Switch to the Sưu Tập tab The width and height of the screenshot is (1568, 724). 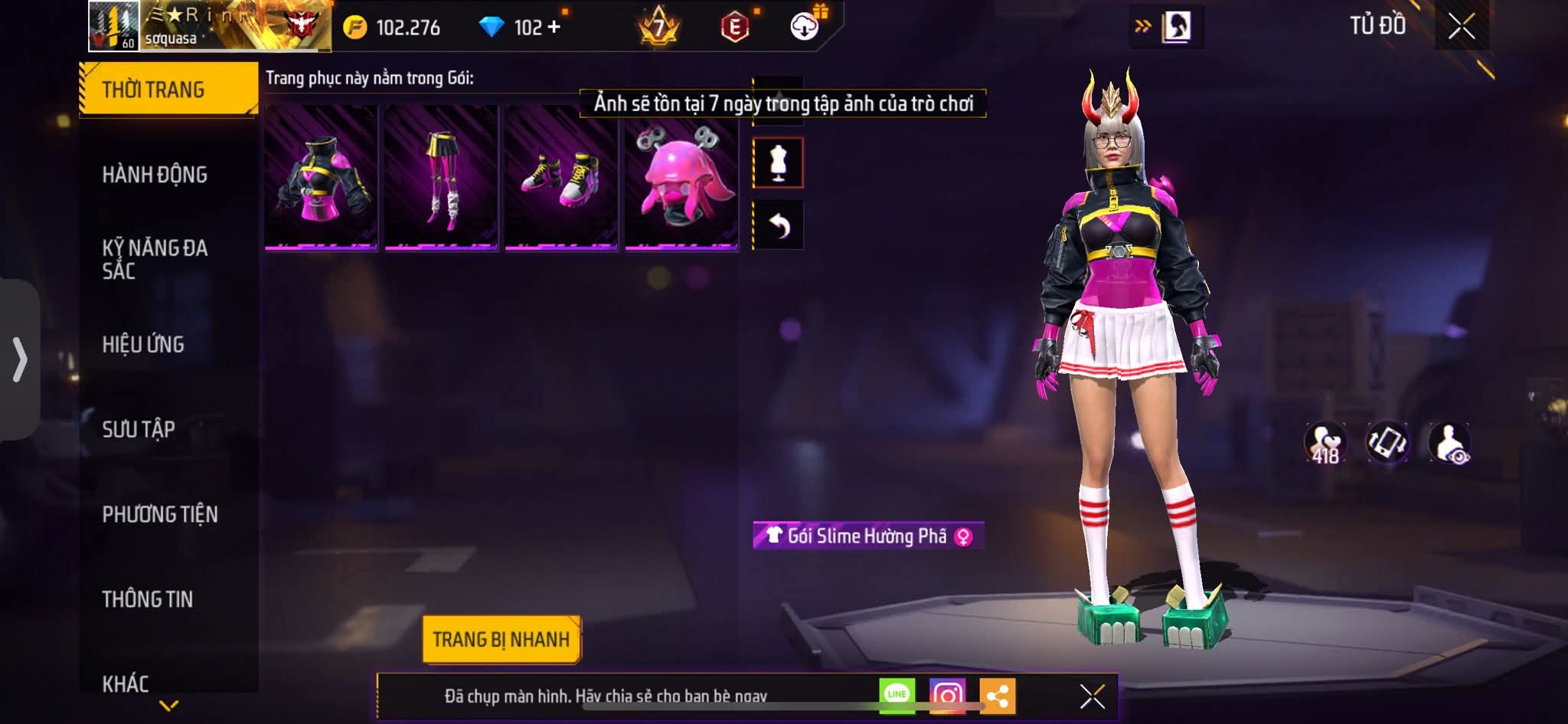click(x=139, y=429)
